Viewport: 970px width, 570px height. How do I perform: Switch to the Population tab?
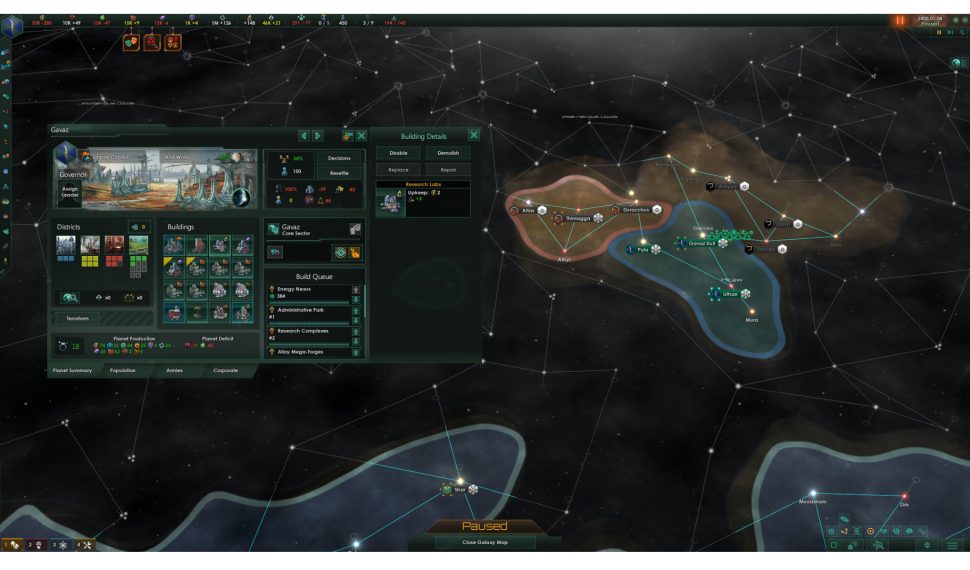click(123, 370)
